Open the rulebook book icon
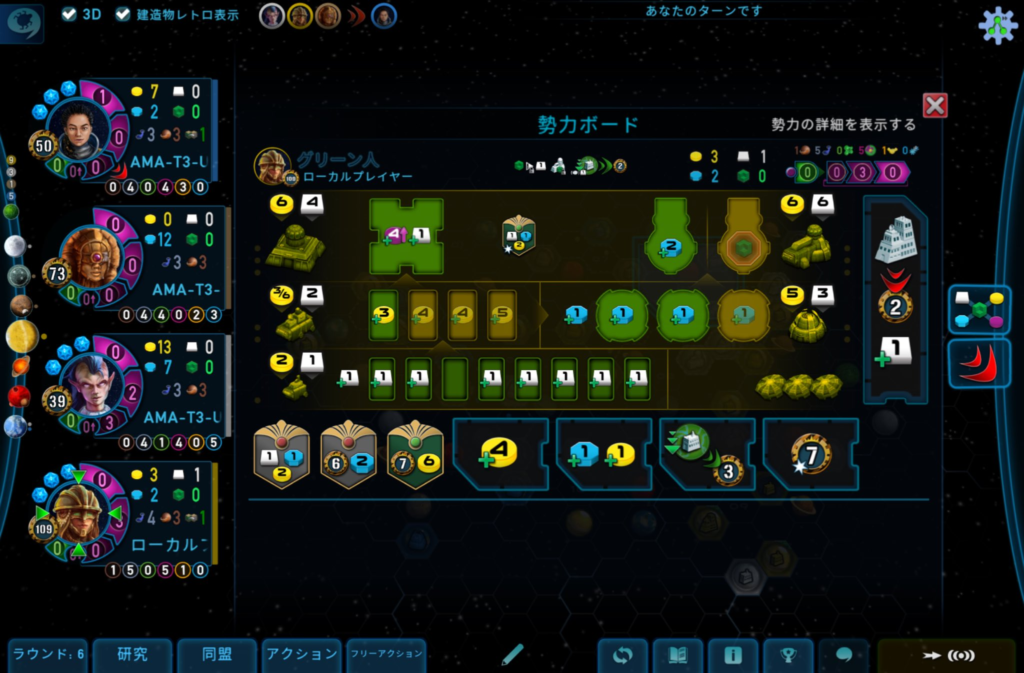The image size is (1024, 673). point(678,656)
